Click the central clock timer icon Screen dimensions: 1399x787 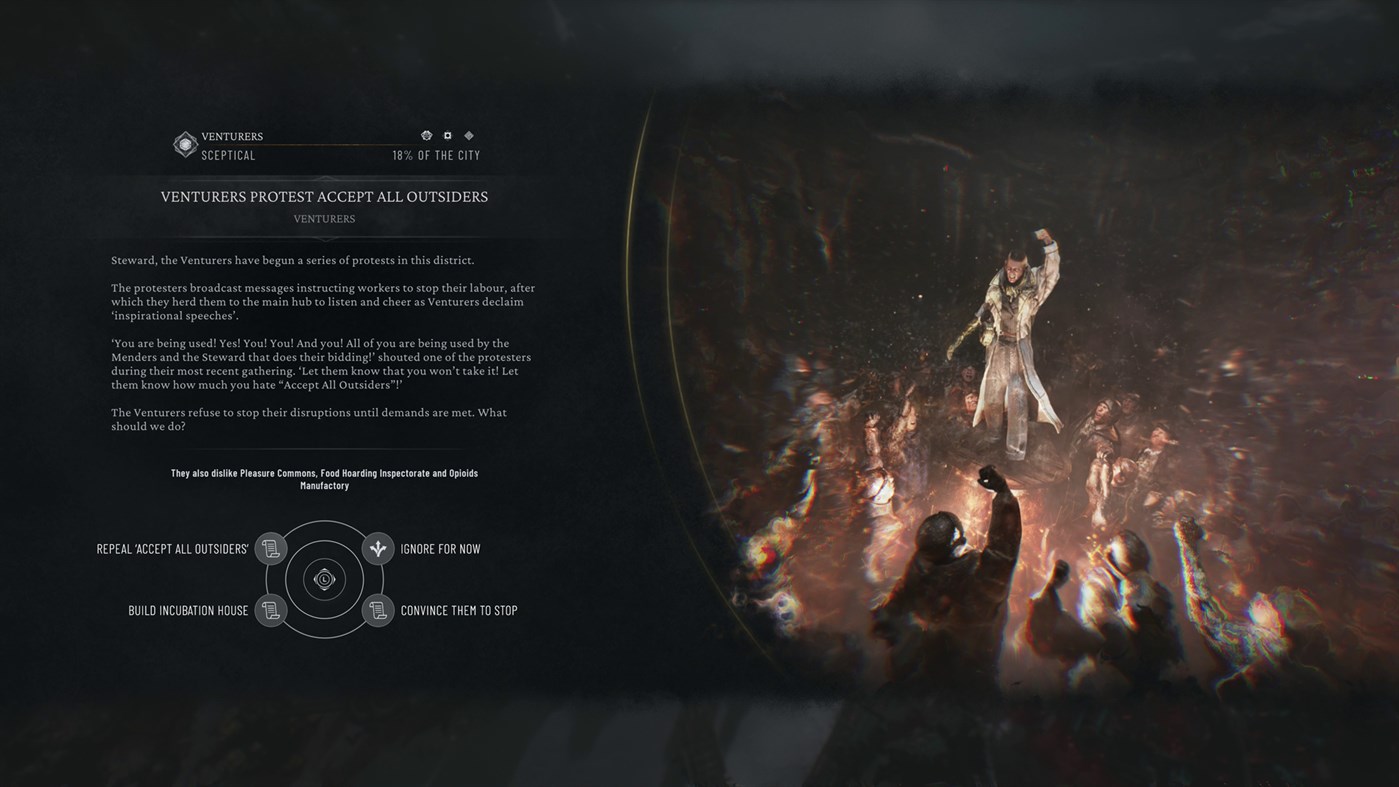[x=323, y=579]
